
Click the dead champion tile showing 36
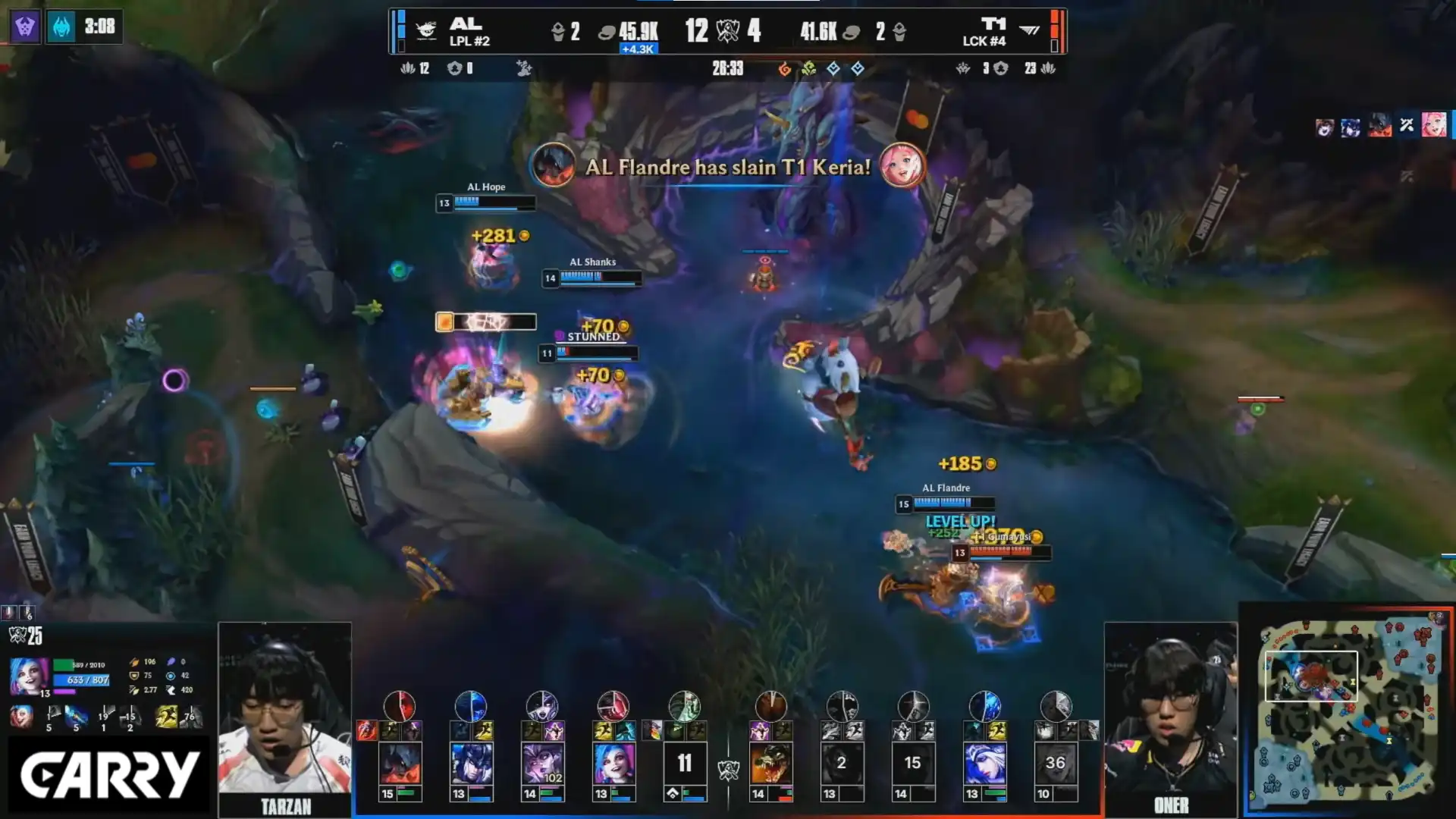click(1056, 763)
